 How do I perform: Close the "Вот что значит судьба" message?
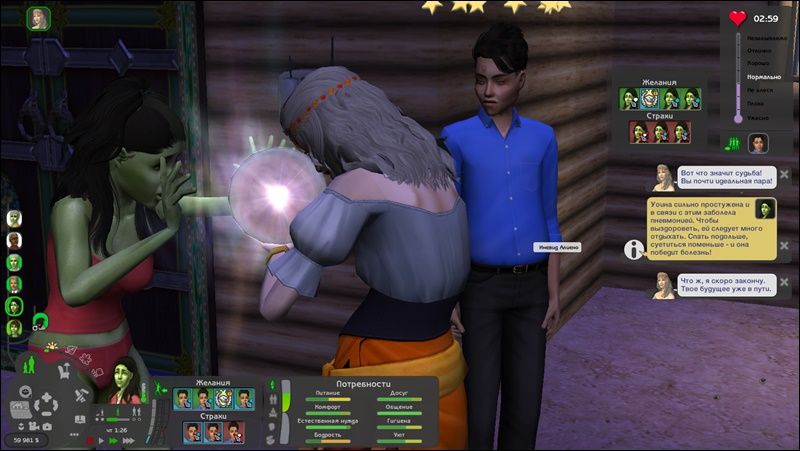pyautogui.click(x=785, y=174)
